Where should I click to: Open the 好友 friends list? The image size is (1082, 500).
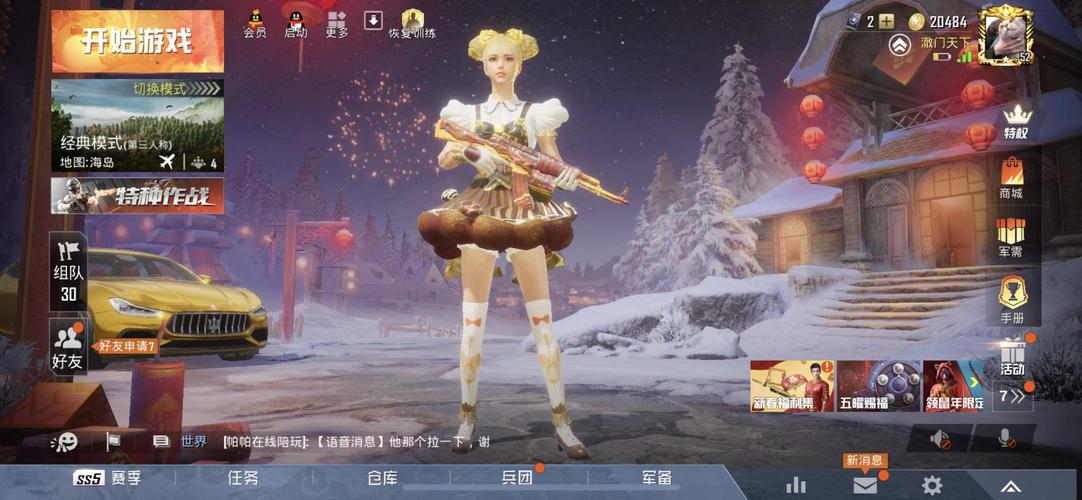pos(68,348)
